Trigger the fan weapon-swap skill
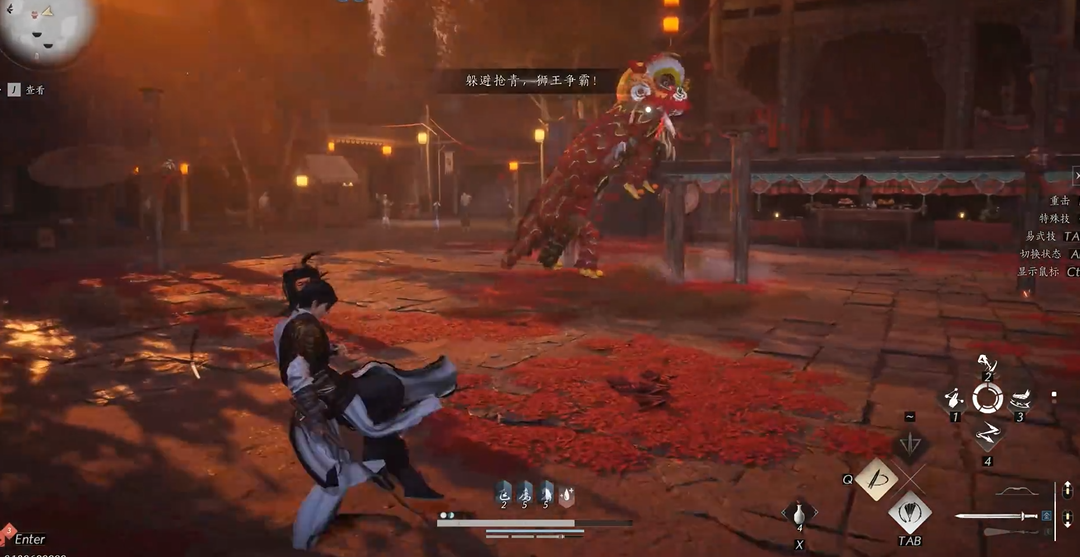 tap(910, 512)
